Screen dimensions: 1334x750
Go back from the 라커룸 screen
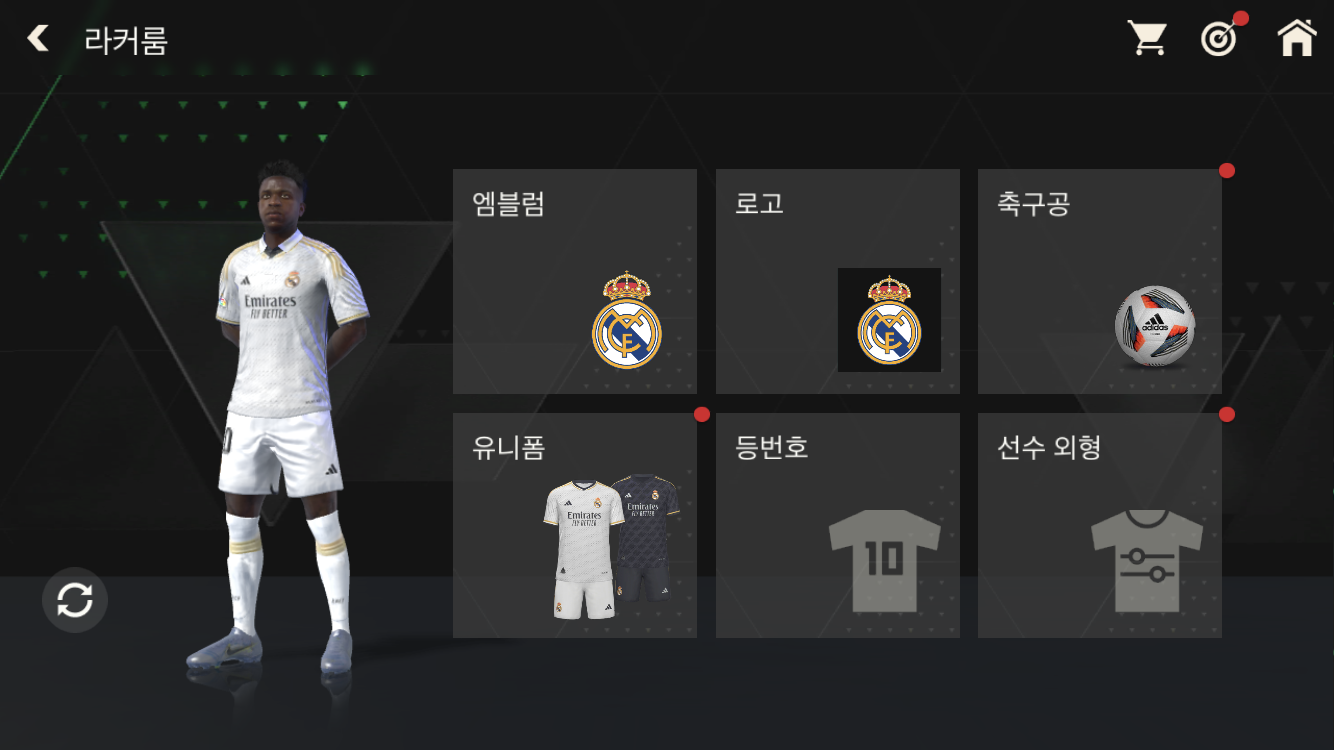pos(38,39)
